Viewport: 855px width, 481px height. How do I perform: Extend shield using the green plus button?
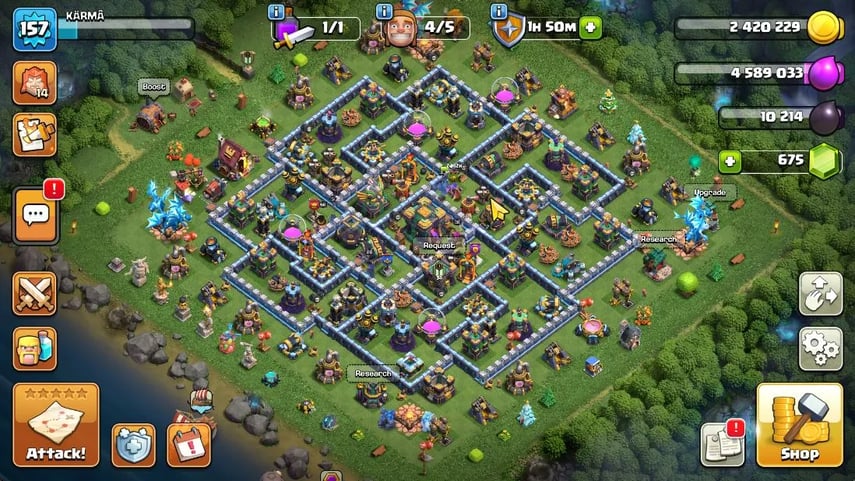click(590, 27)
